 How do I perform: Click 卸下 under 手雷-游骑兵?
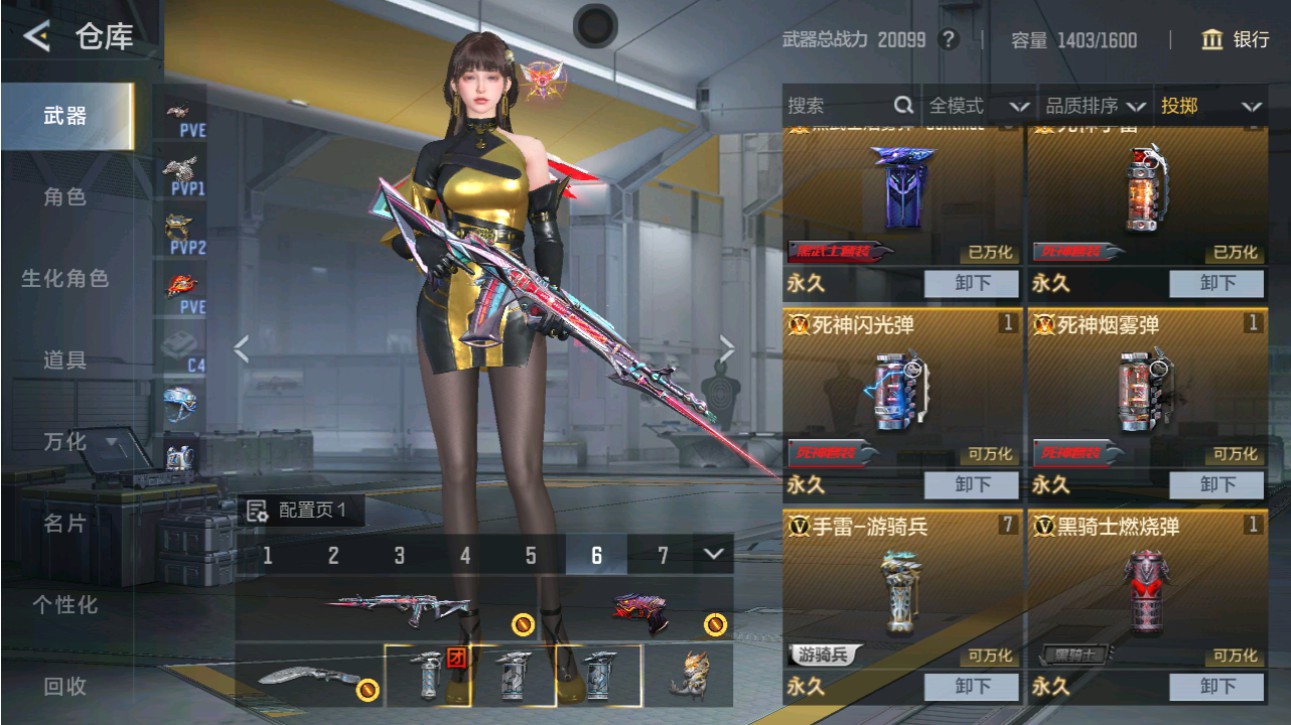[972, 687]
